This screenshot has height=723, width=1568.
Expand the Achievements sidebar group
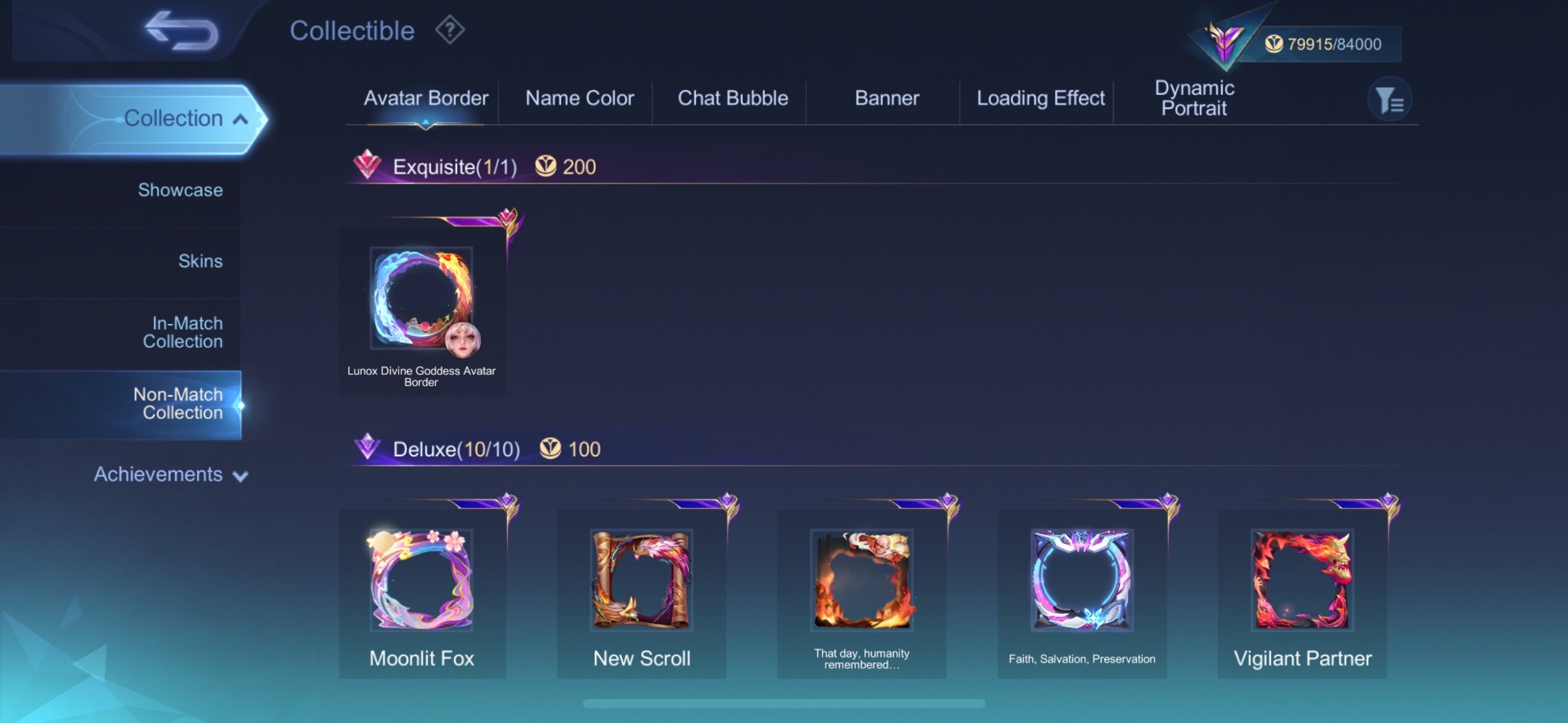(172, 474)
